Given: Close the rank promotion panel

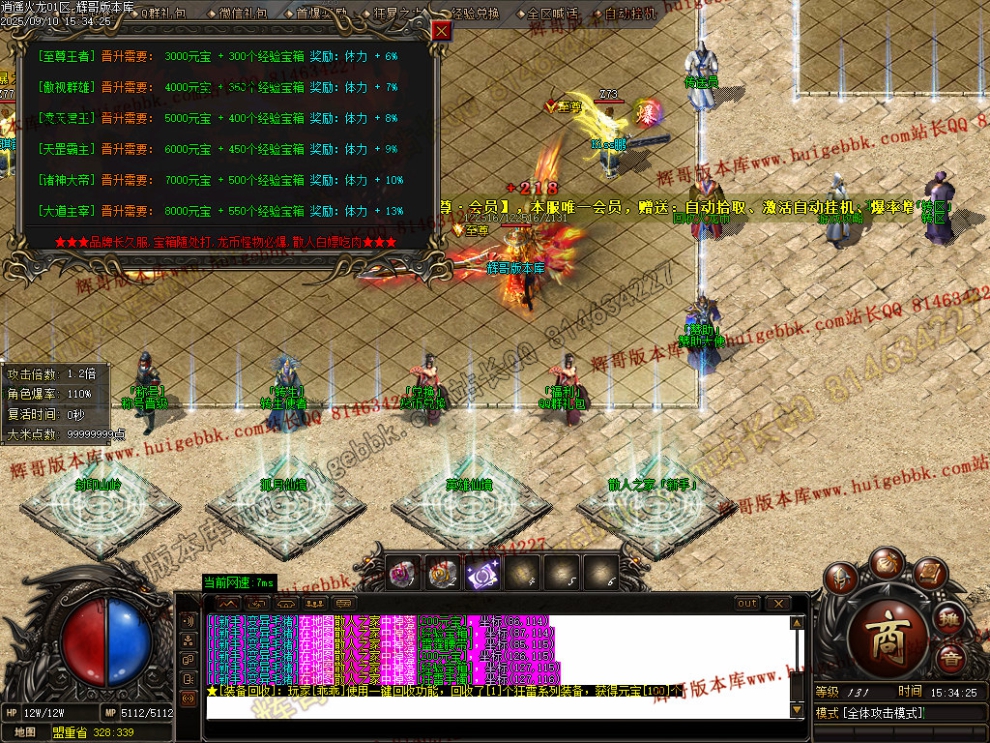Looking at the screenshot, I should (x=442, y=31).
